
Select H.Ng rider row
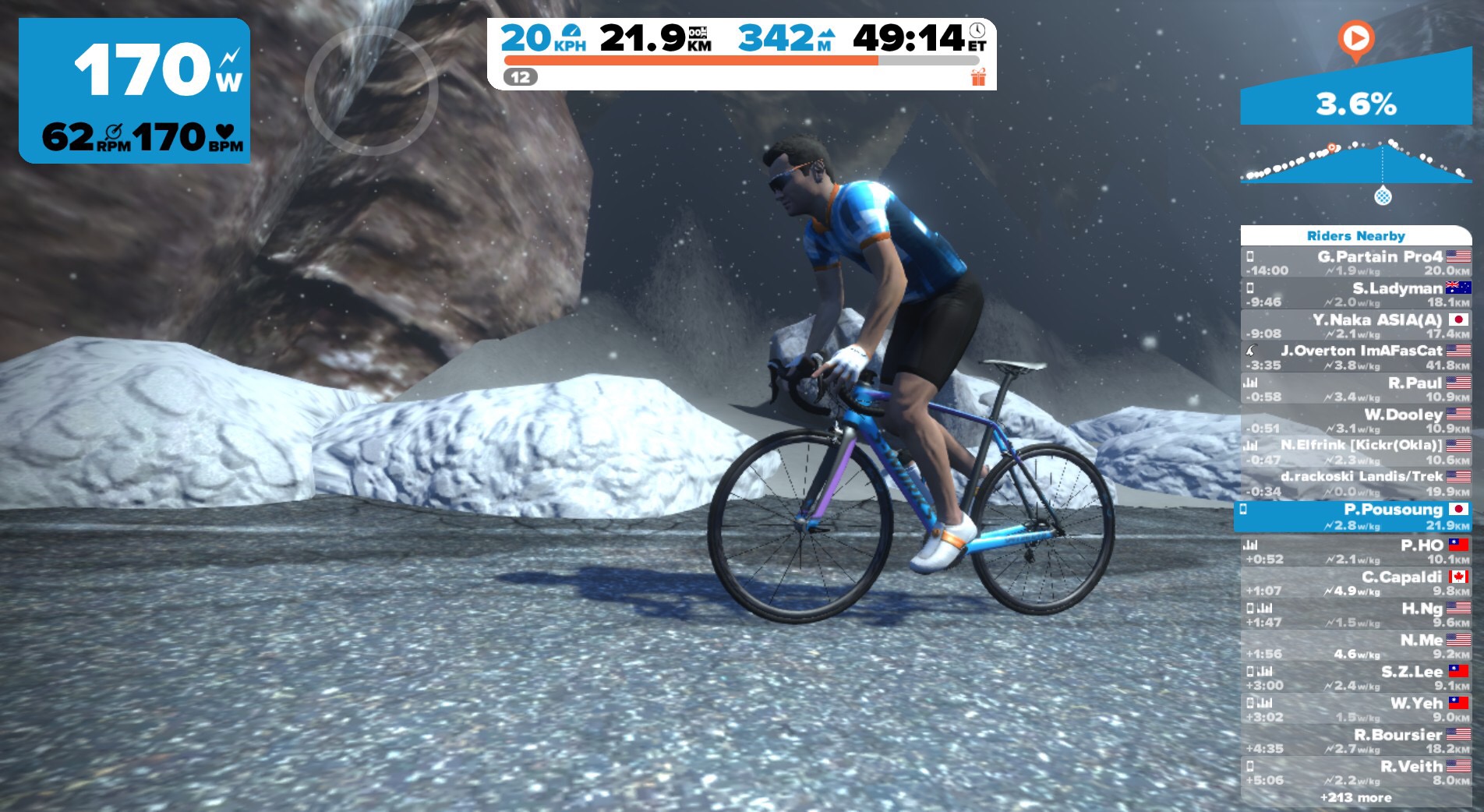[x=1356, y=614]
